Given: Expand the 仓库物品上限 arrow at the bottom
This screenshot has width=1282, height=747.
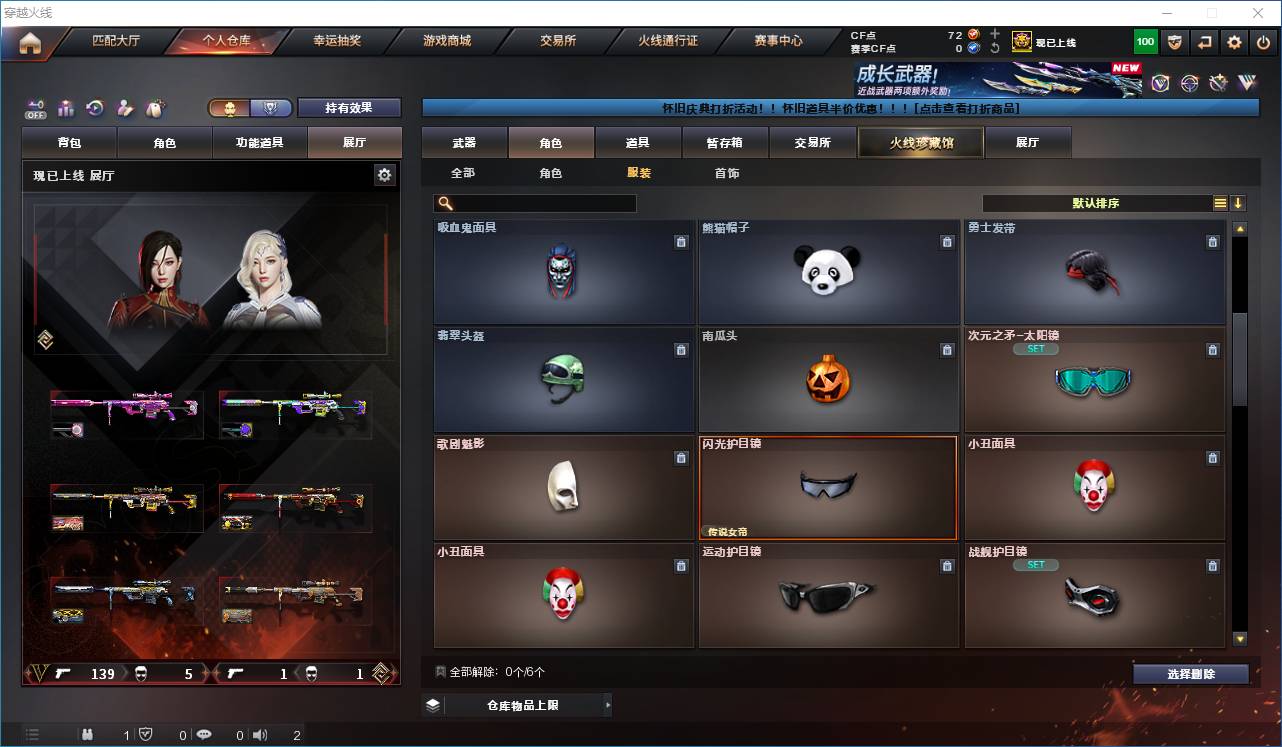Looking at the screenshot, I should [606, 705].
